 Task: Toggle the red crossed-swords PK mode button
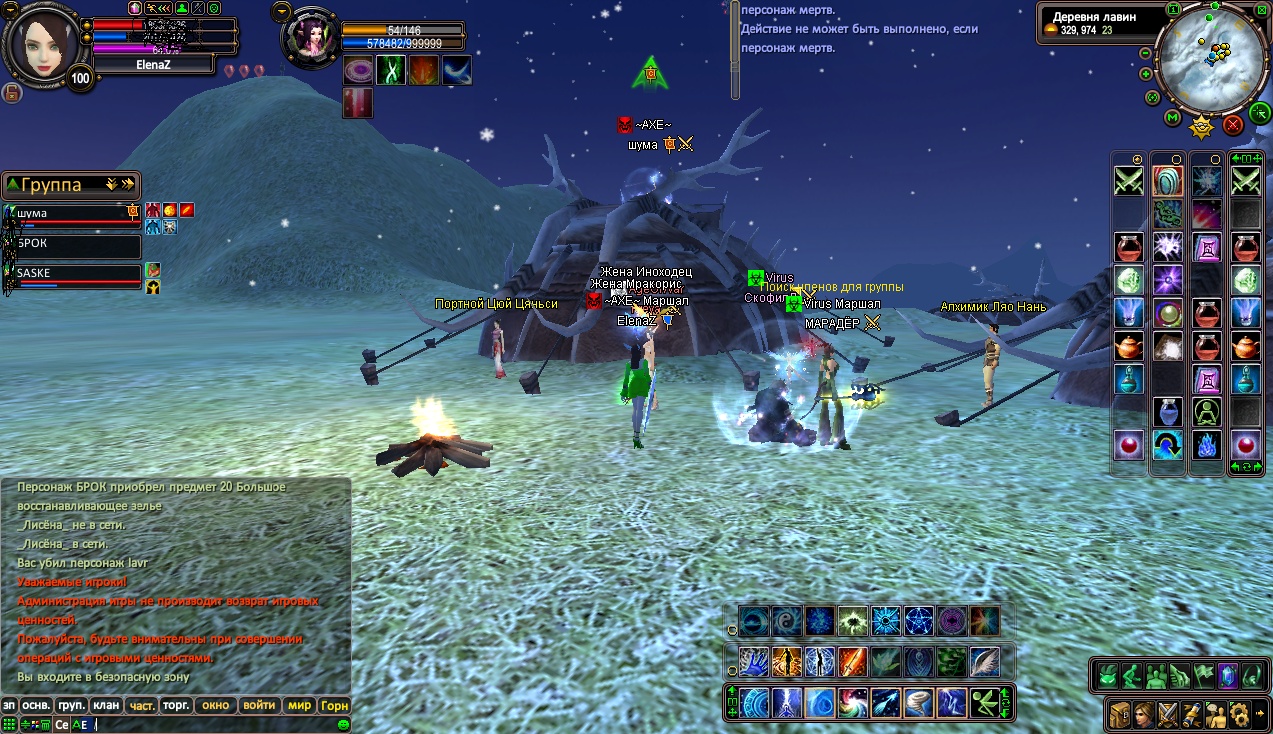point(1233,125)
